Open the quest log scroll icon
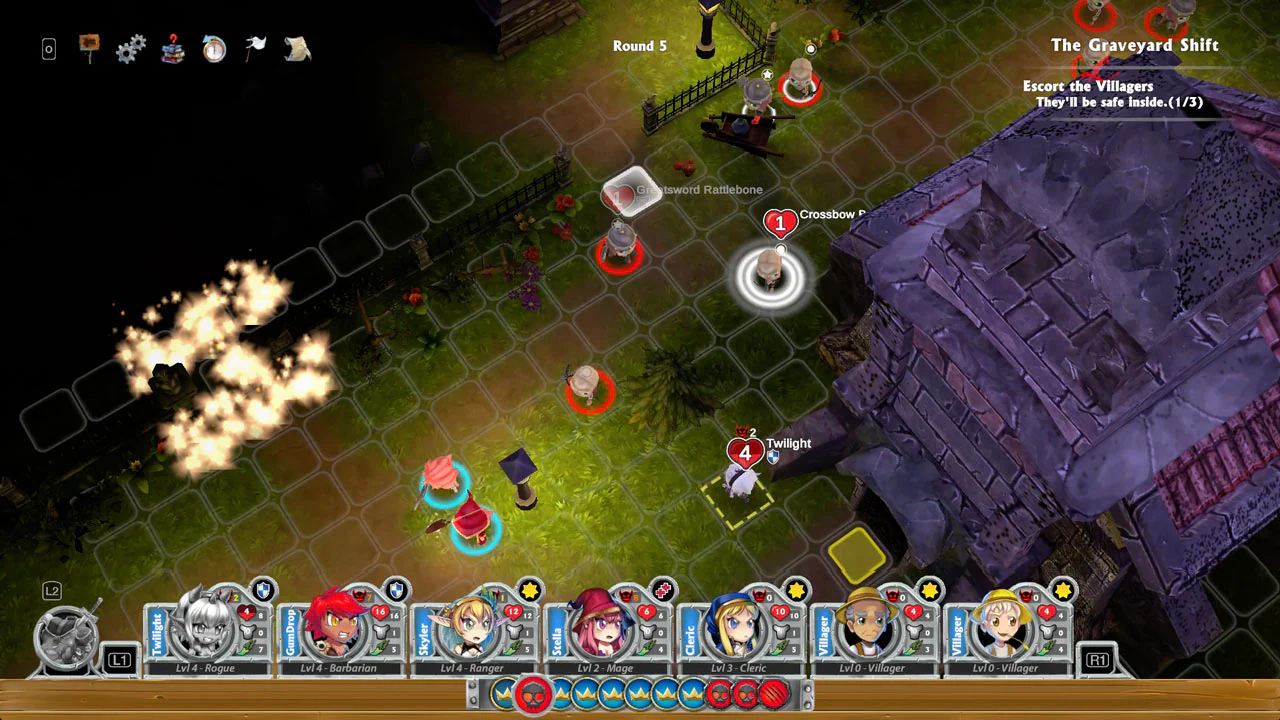The width and height of the screenshot is (1280, 720). coord(297,48)
